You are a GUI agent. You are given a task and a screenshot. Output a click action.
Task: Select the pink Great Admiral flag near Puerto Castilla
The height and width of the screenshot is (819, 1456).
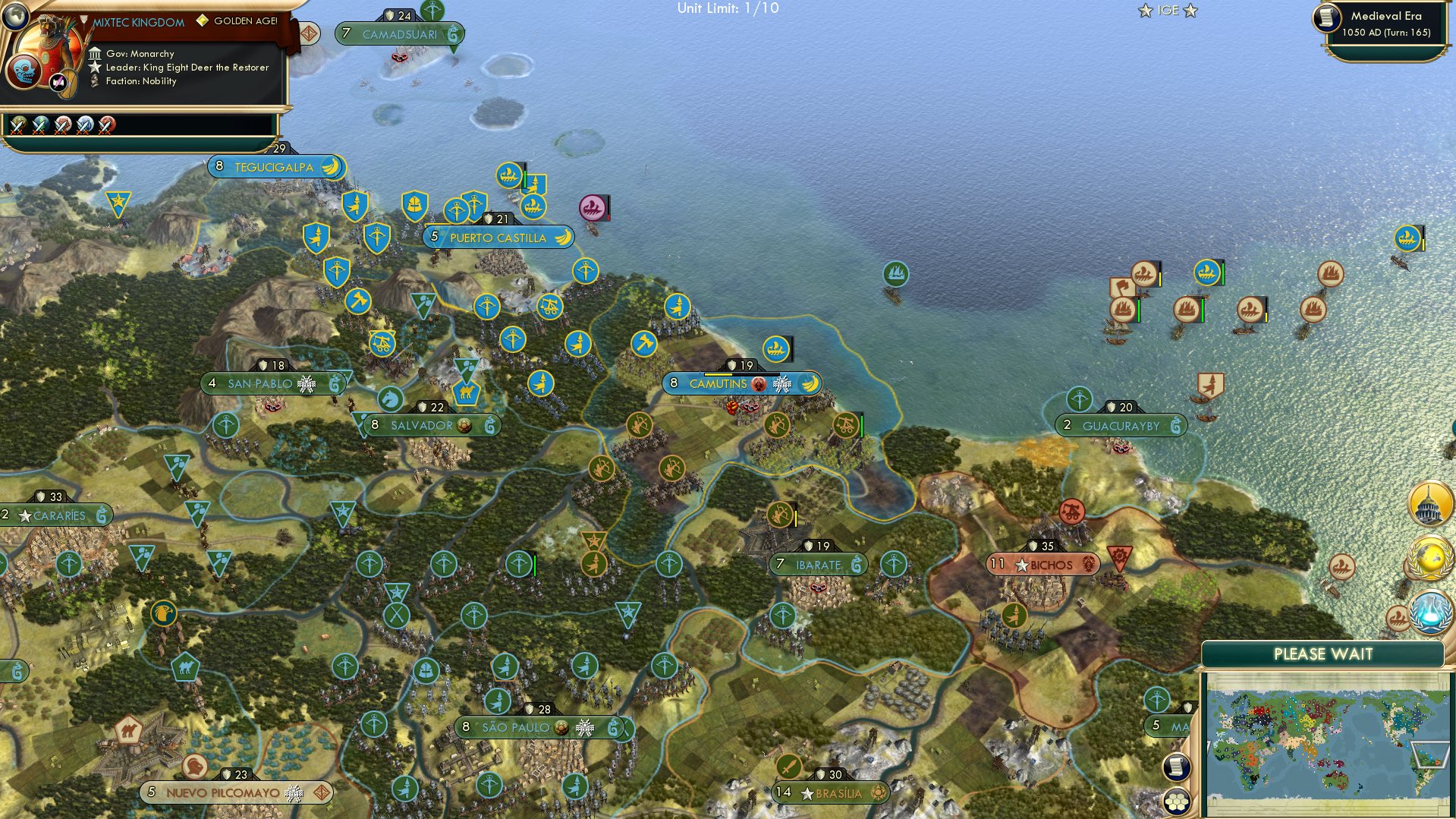[593, 206]
